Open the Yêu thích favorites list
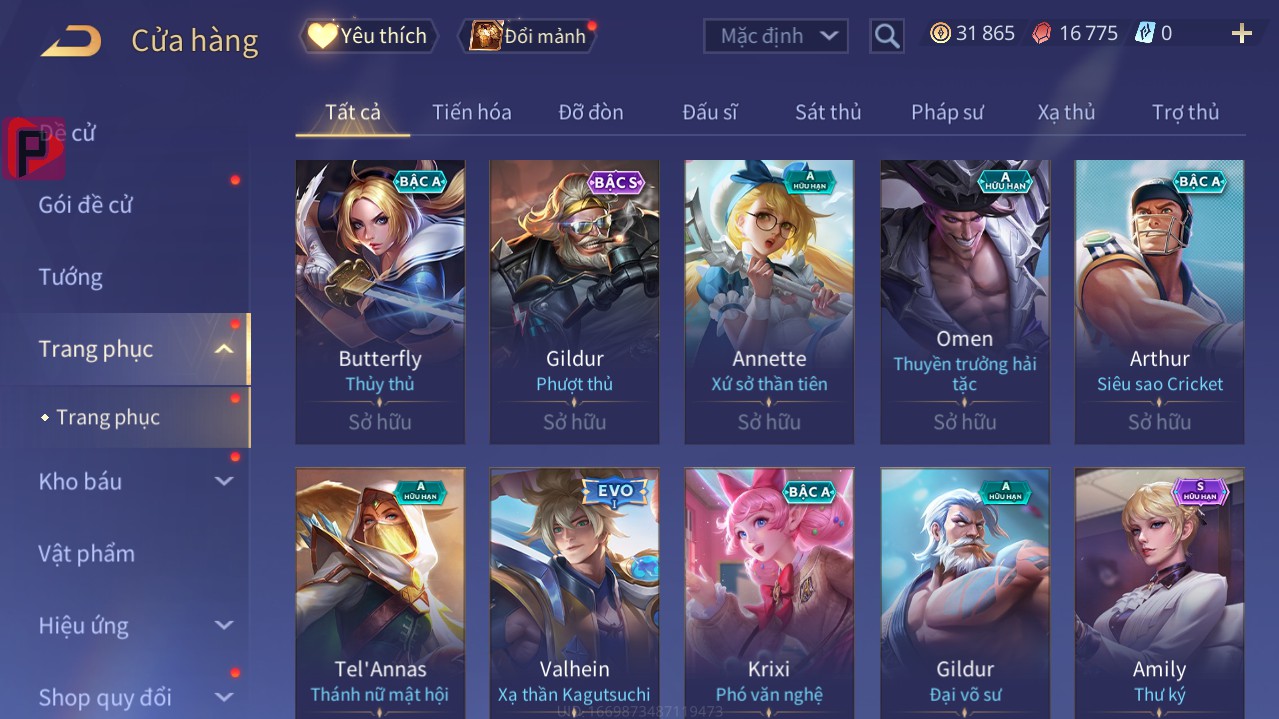 pyautogui.click(x=369, y=36)
